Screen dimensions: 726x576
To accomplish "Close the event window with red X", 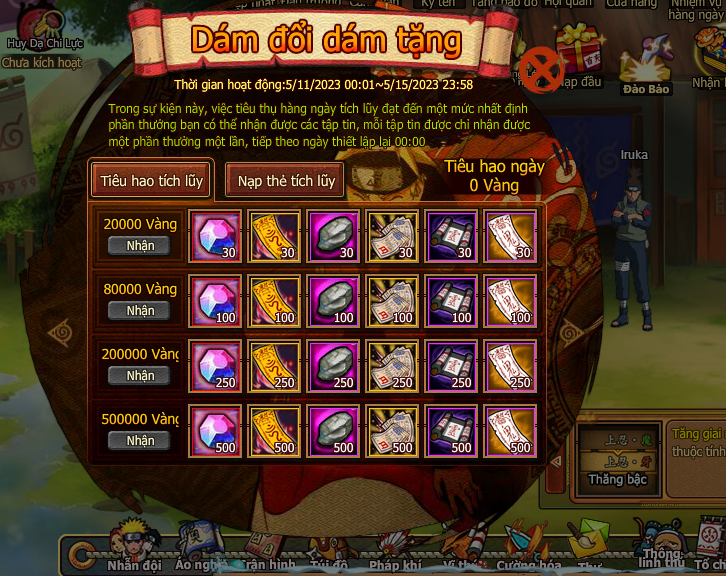I will 543,71.
